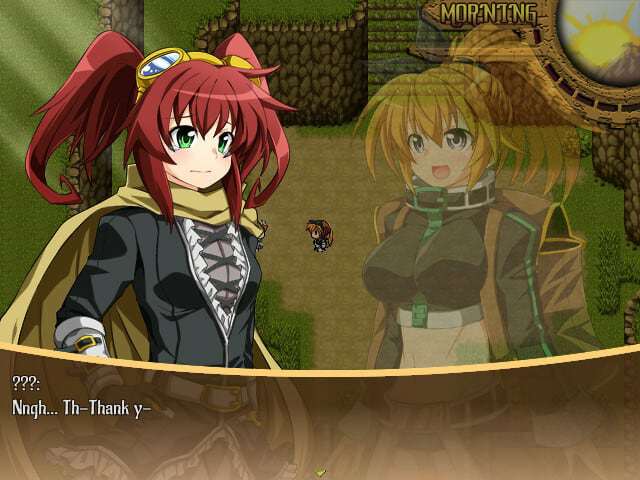Click the small dialogue continue arrow

pos(320,470)
